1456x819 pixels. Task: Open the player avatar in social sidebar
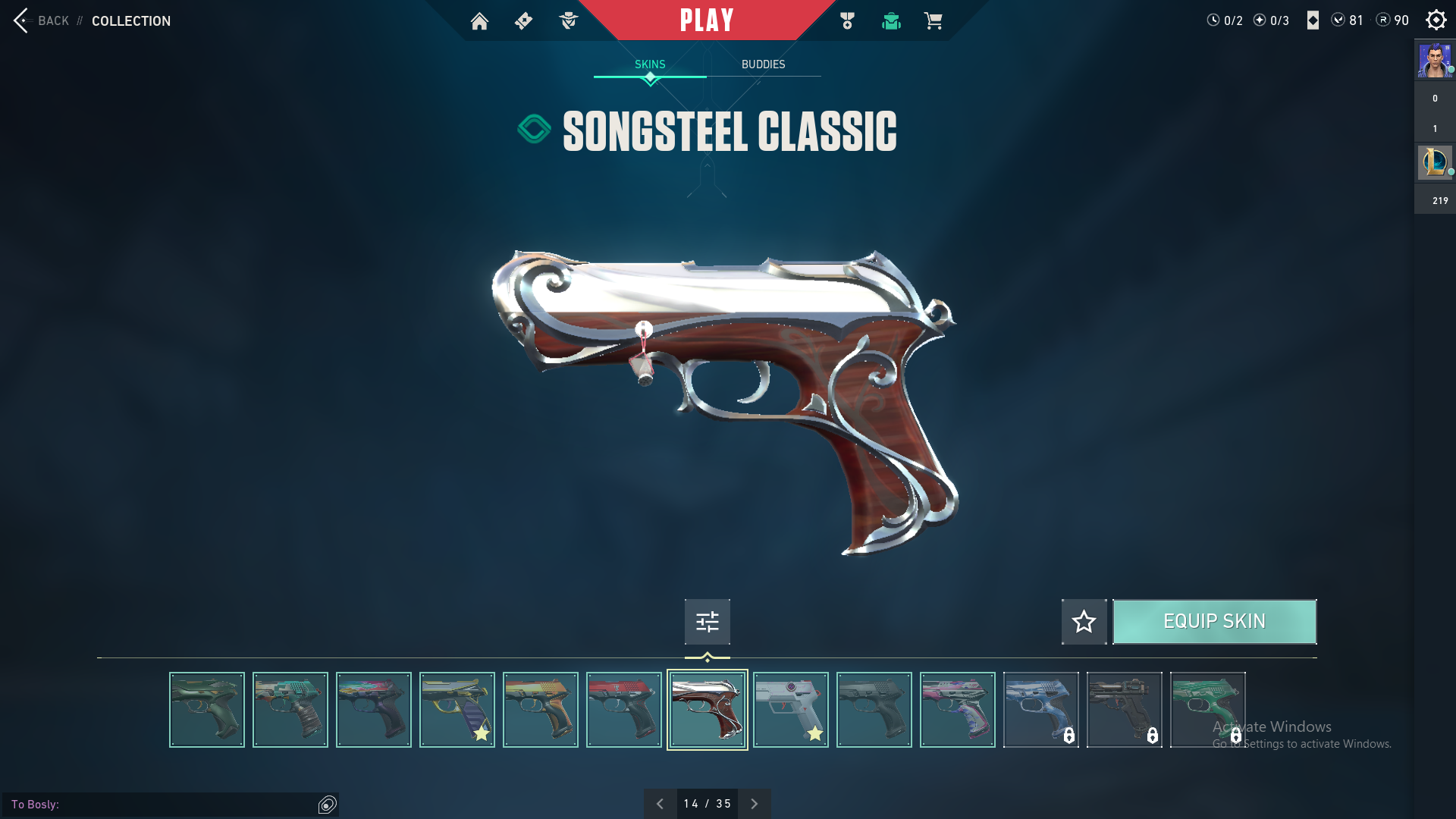click(1435, 61)
